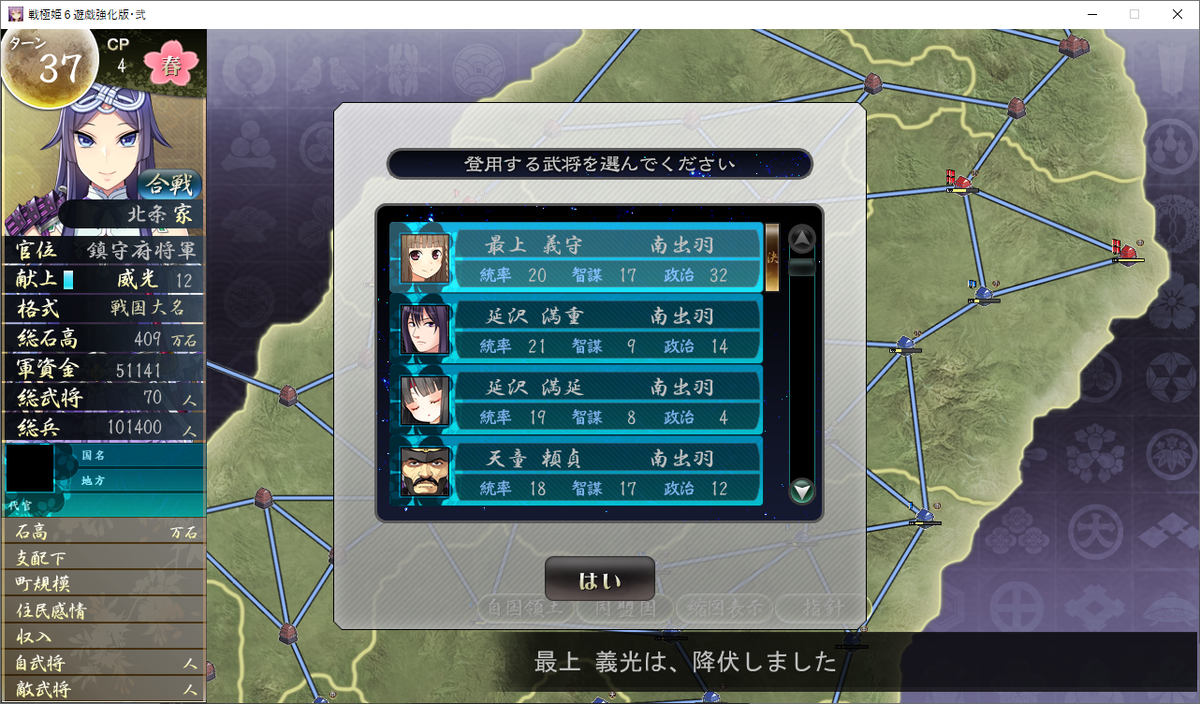Click the gold 決 marker beside 最上 義守

[x=772, y=257]
